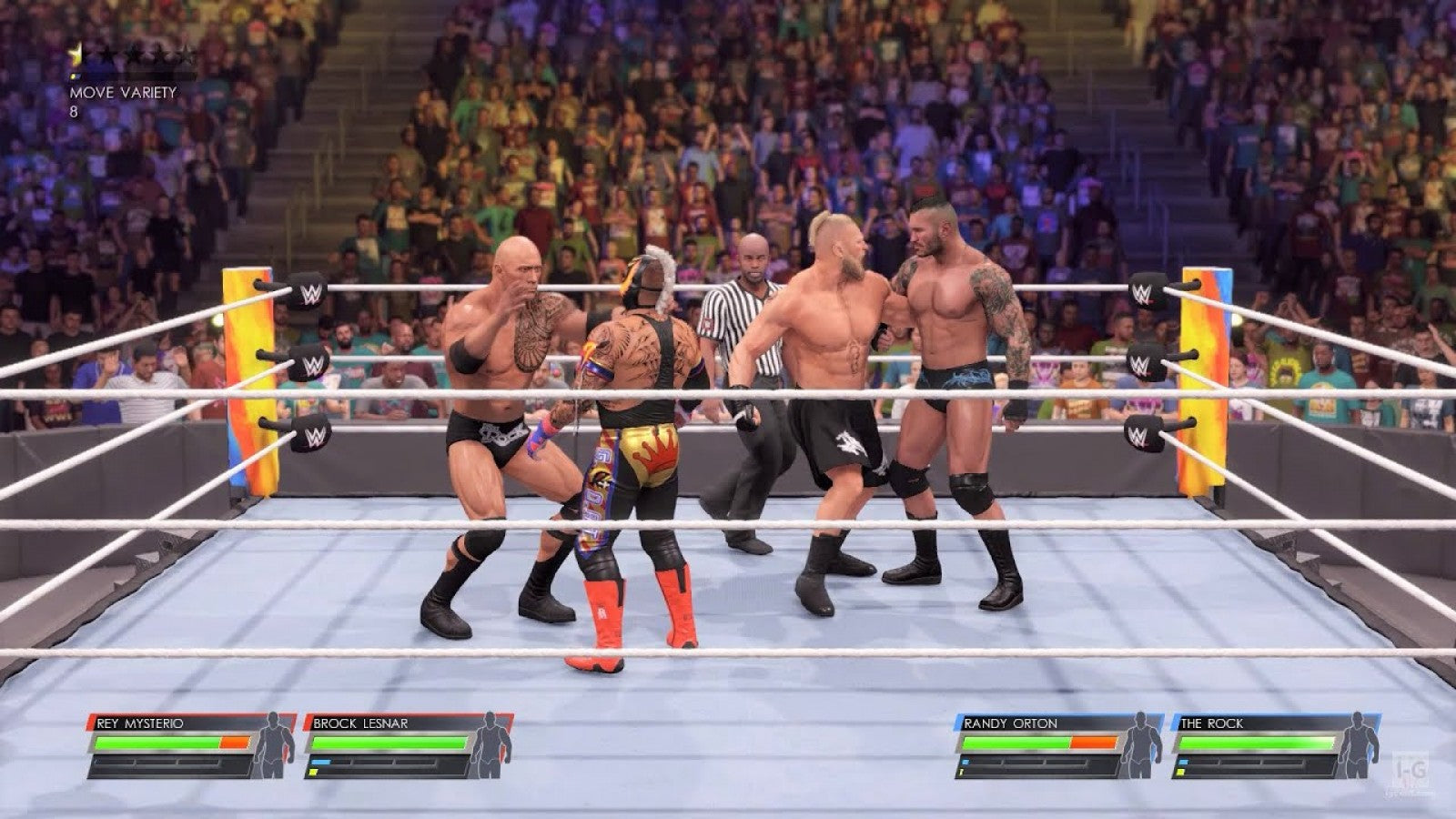Select the RANDY ORTON nameplate
Viewport: 1456px width, 819px height.
(1009, 722)
